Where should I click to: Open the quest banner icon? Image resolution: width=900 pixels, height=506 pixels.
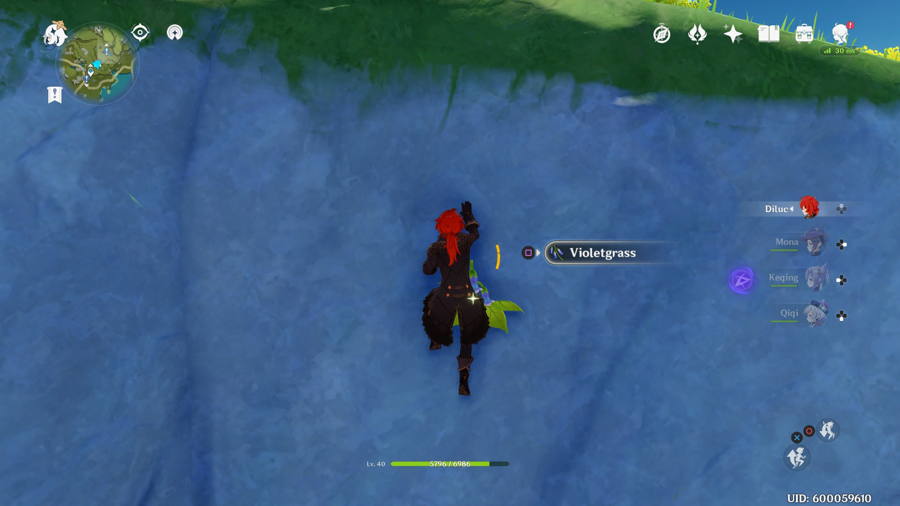pyautogui.click(x=54, y=95)
